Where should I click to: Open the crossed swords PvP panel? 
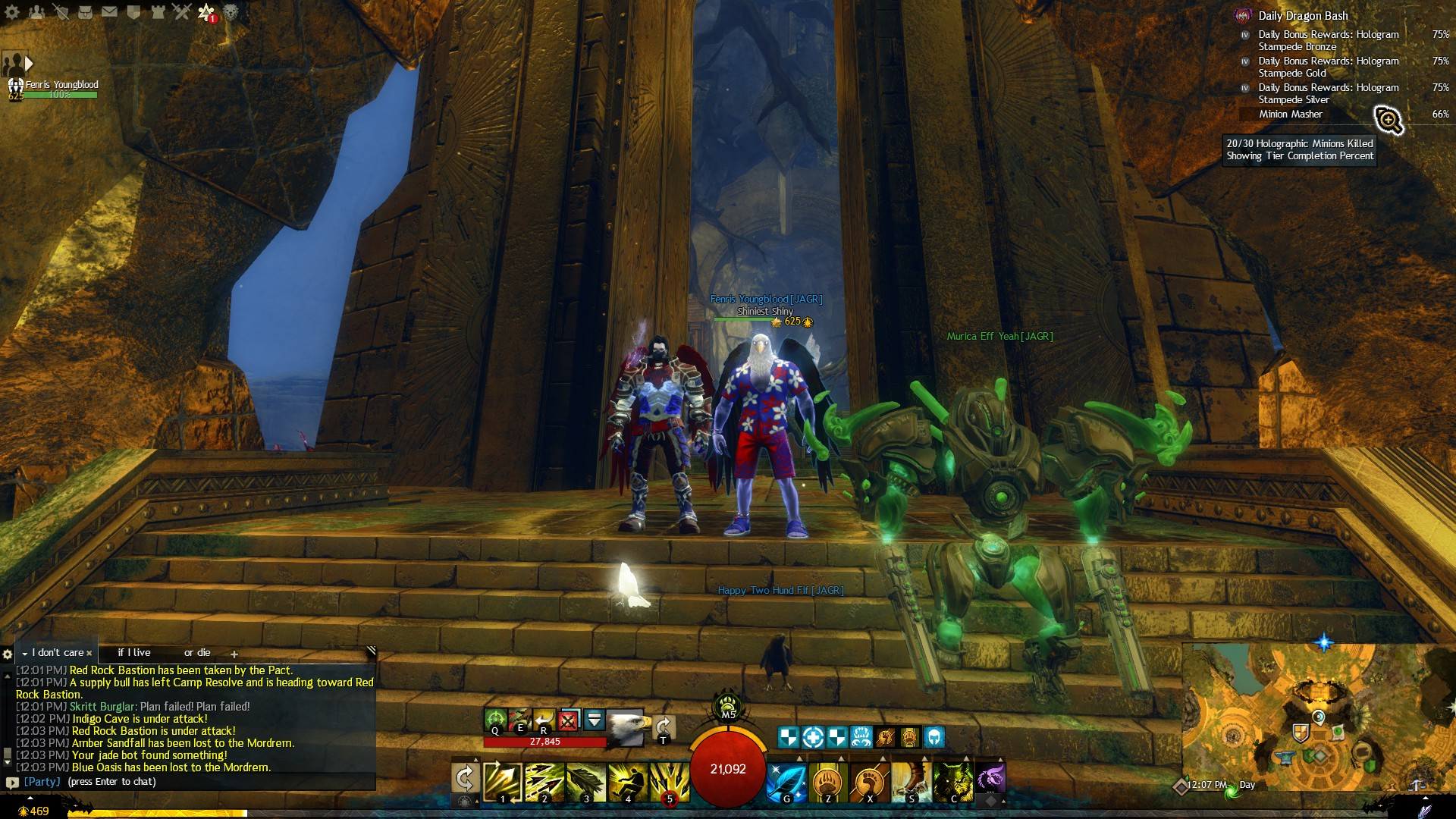point(182,12)
